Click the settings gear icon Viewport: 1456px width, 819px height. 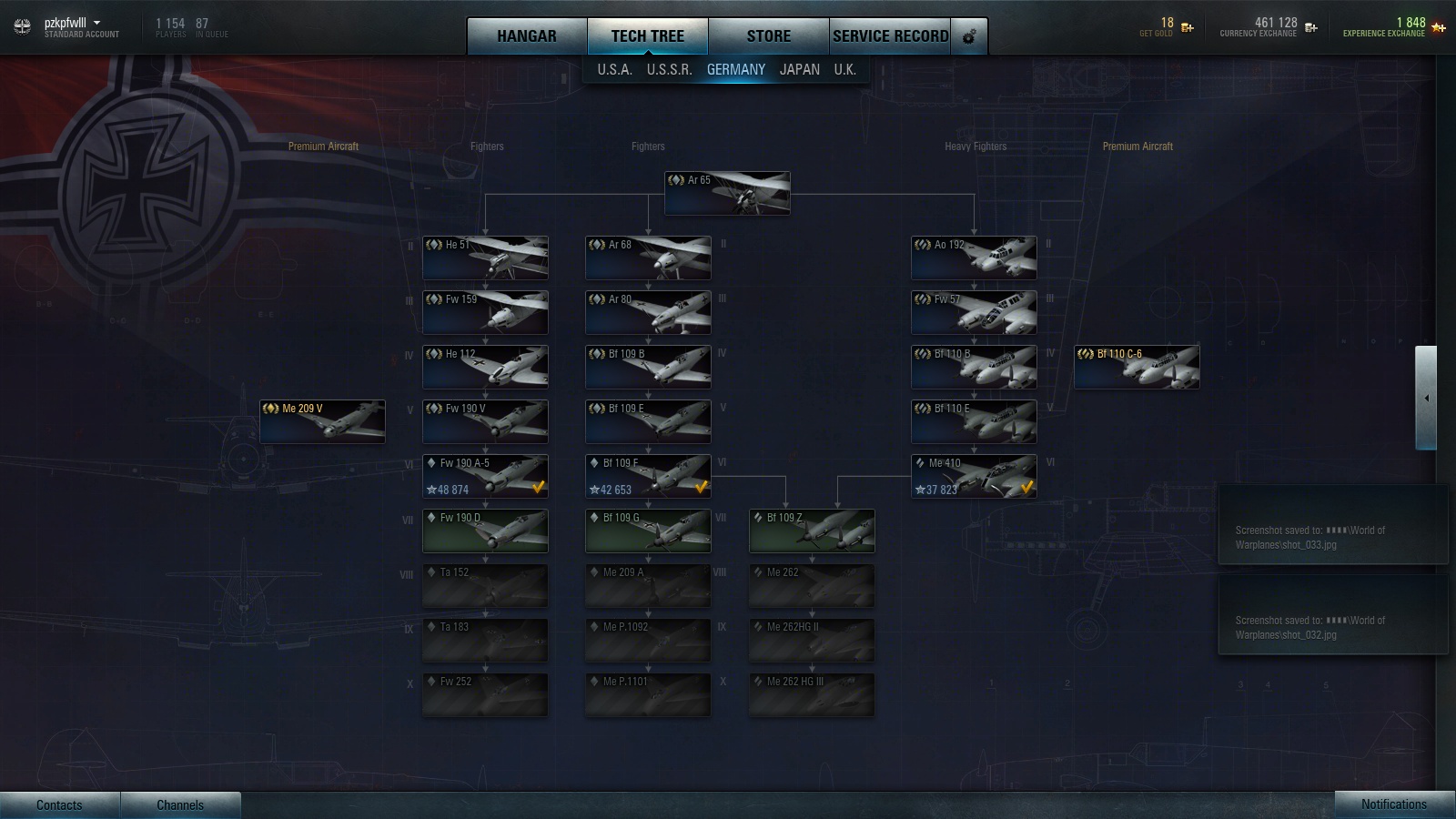point(969,36)
